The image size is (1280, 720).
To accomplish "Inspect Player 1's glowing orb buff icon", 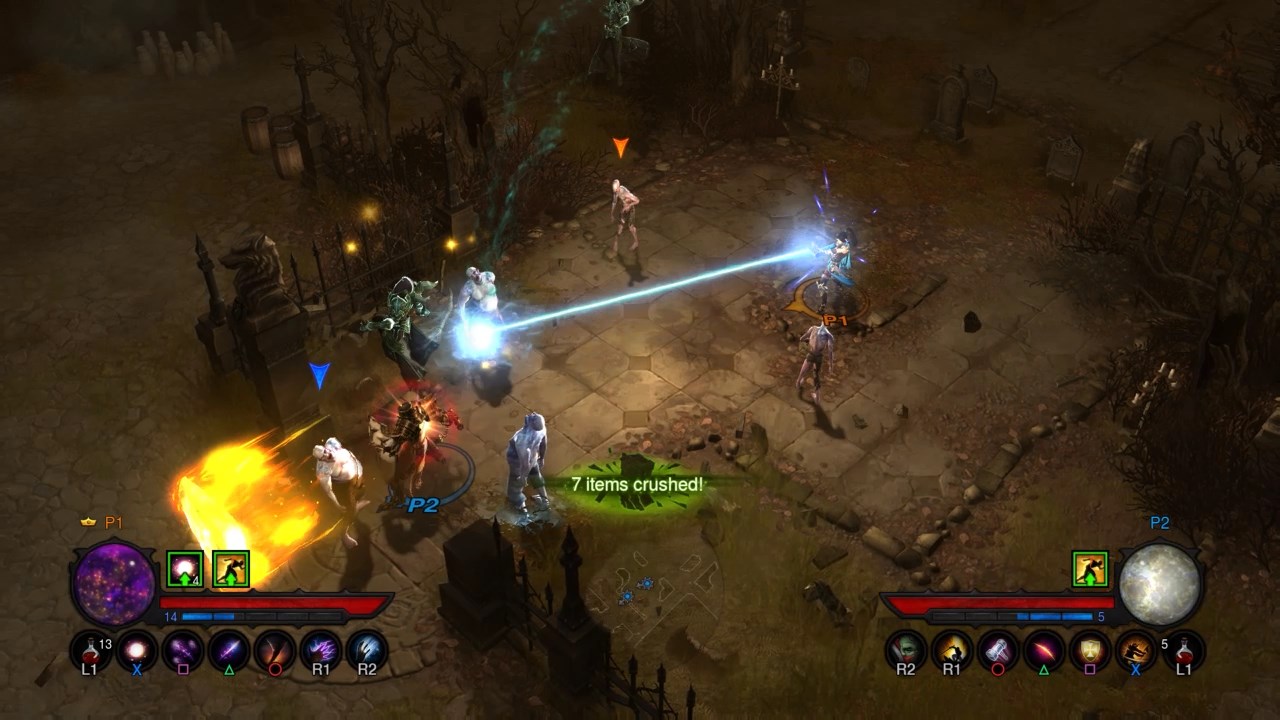I will [185, 569].
